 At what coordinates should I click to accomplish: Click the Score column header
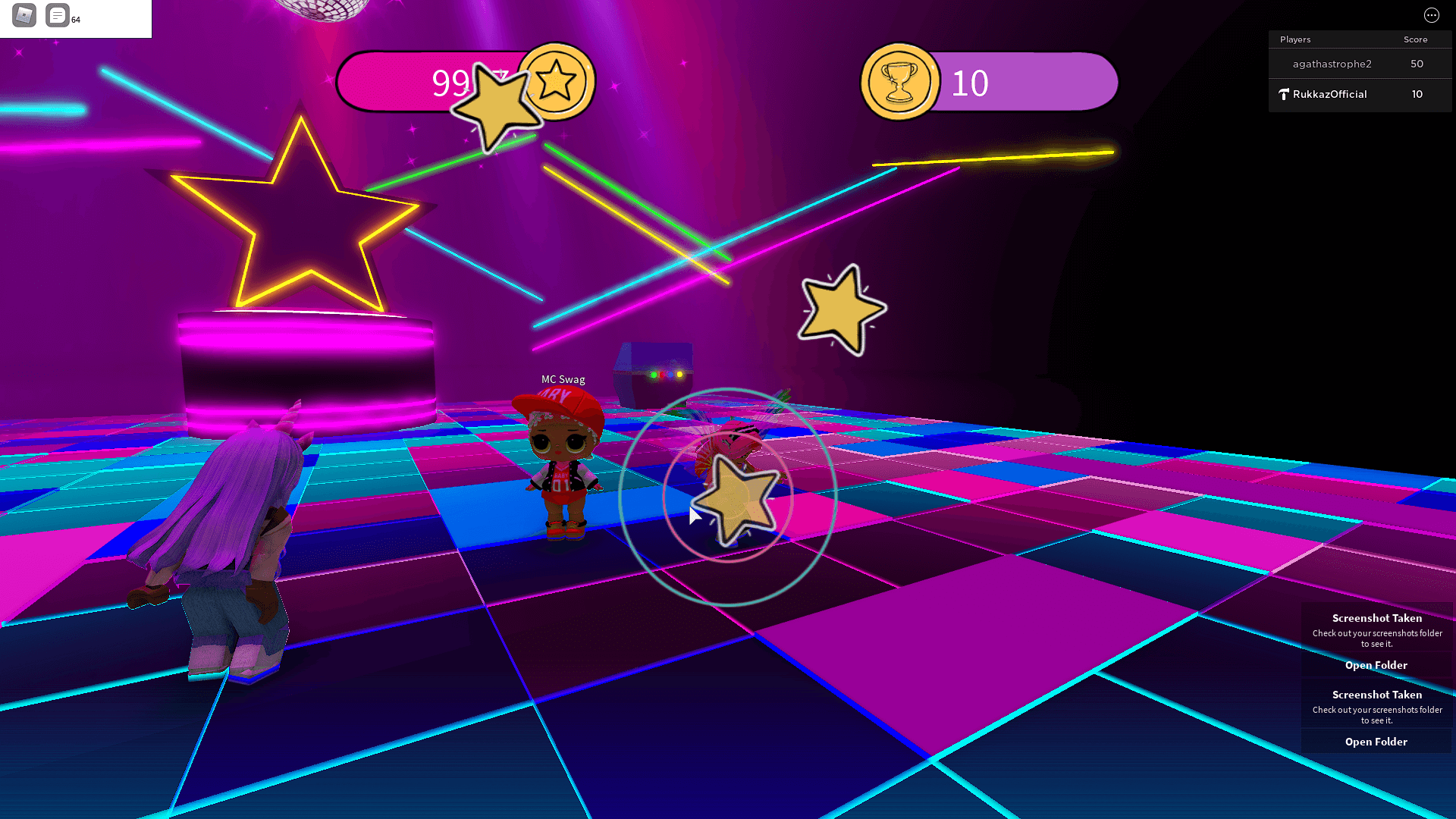(x=1415, y=39)
